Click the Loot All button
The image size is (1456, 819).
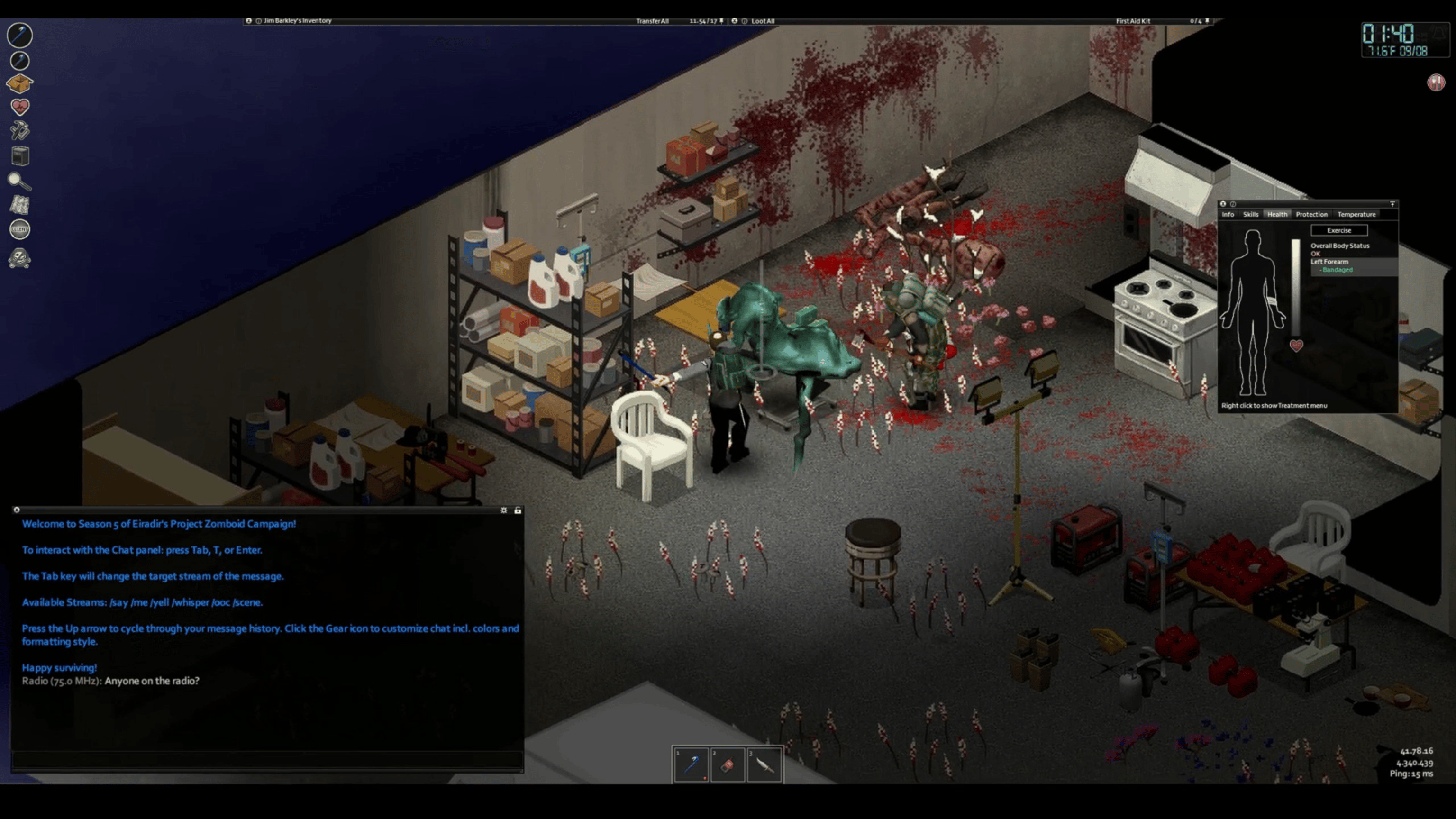pos(763,21)
